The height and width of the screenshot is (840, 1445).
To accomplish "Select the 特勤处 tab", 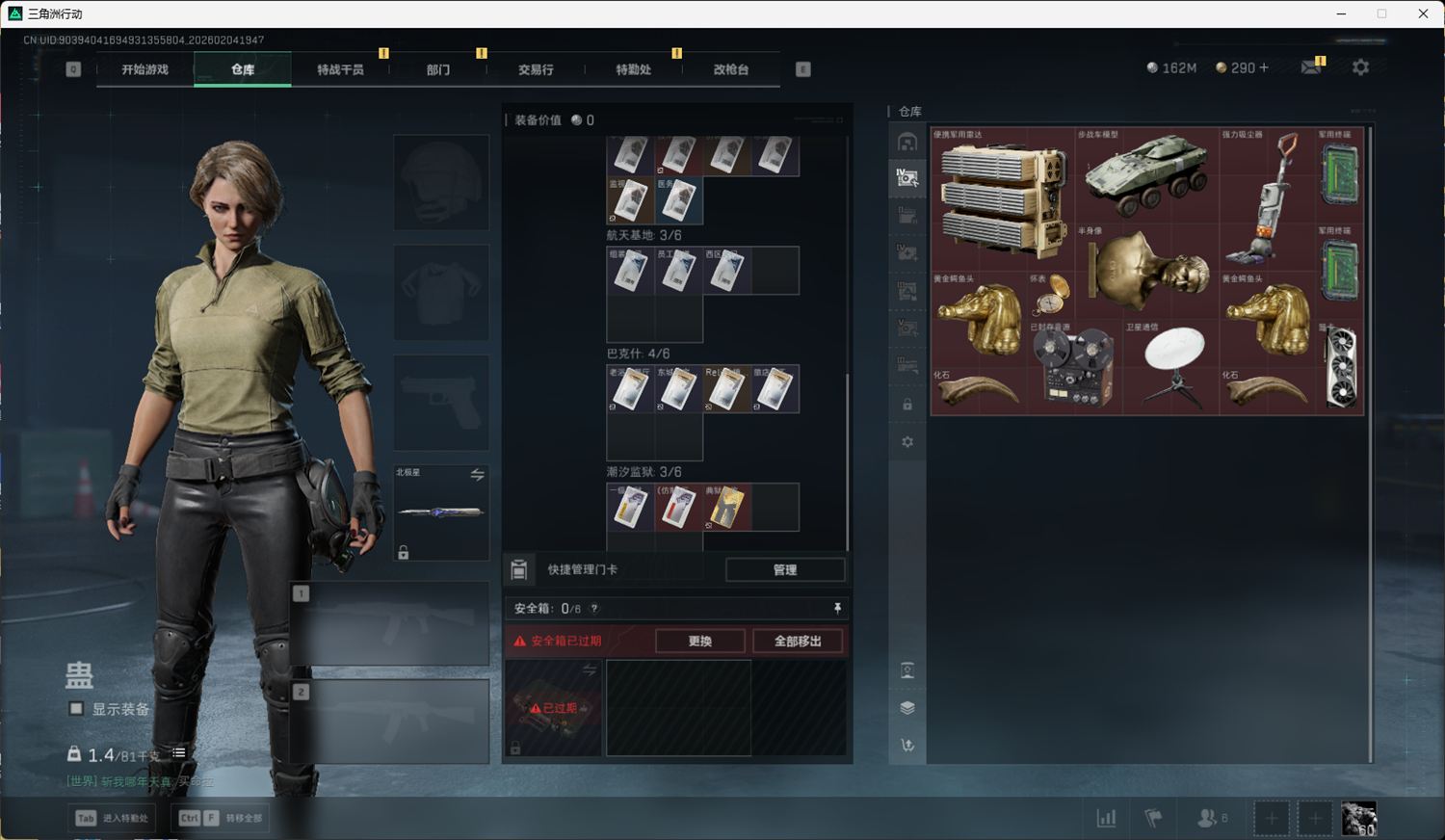I will (633, 69).
